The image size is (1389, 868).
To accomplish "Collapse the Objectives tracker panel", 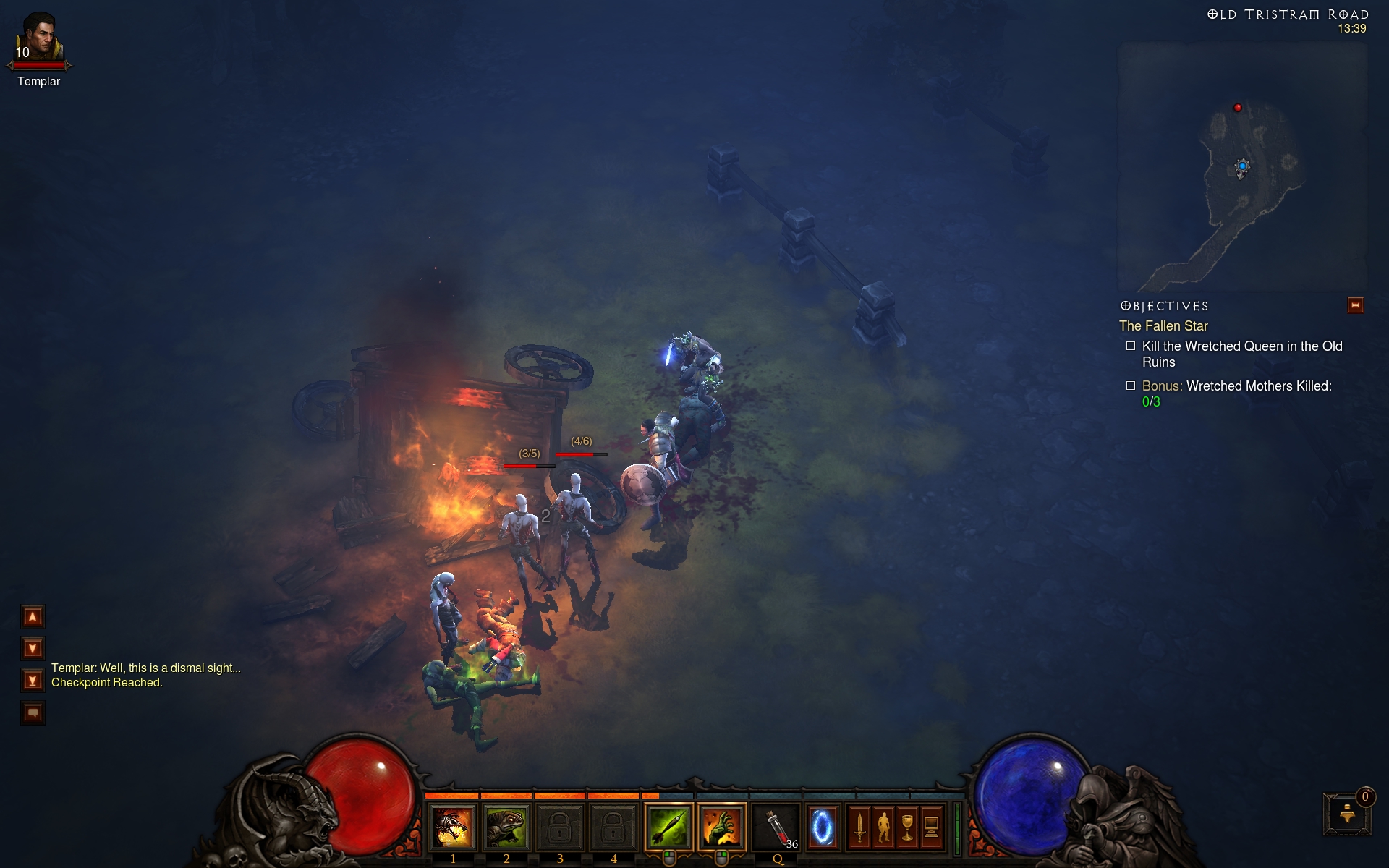I will click(1355, 305).
